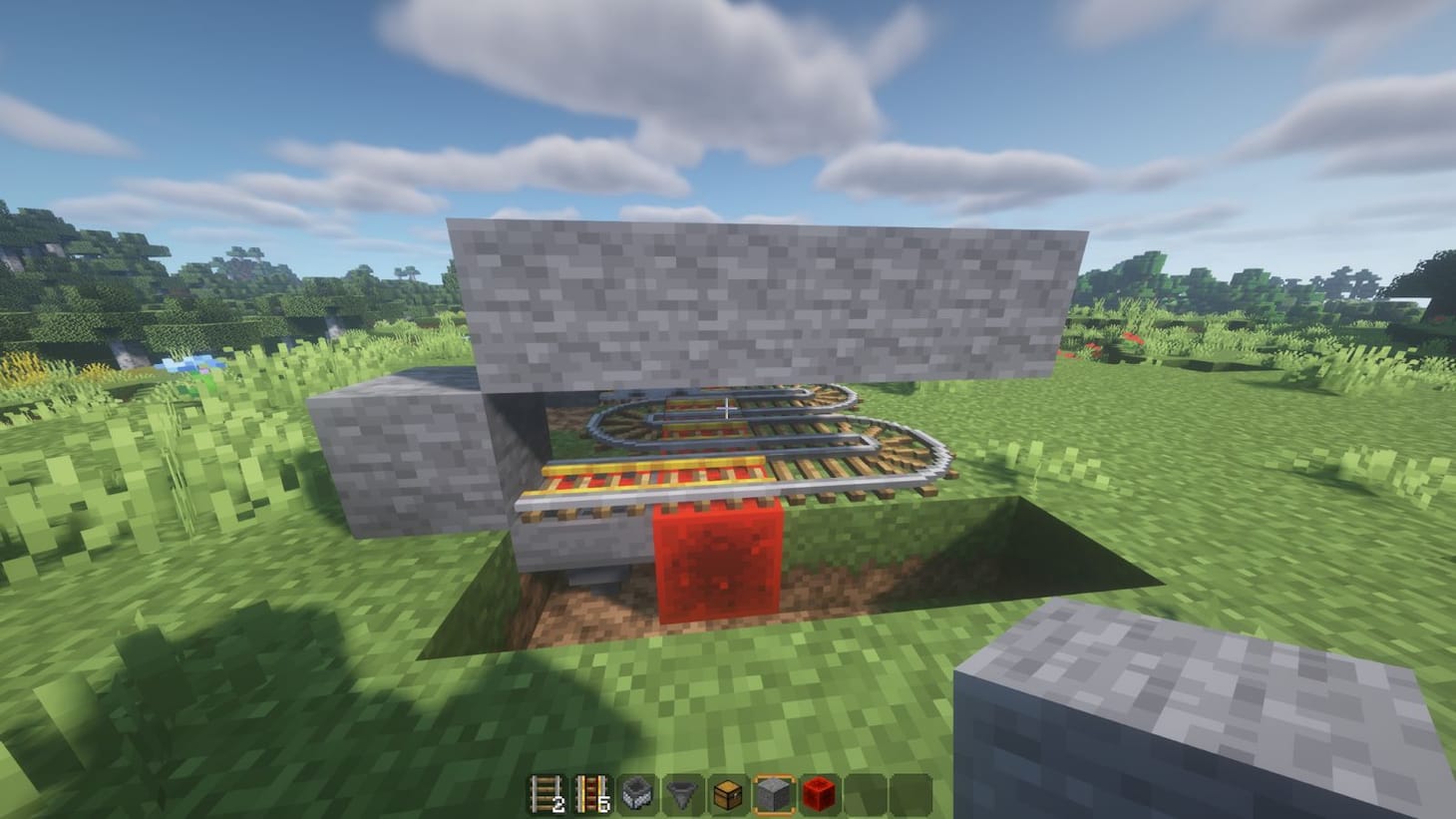Select the rails stack in hotbar slot one

coord(546,794)
